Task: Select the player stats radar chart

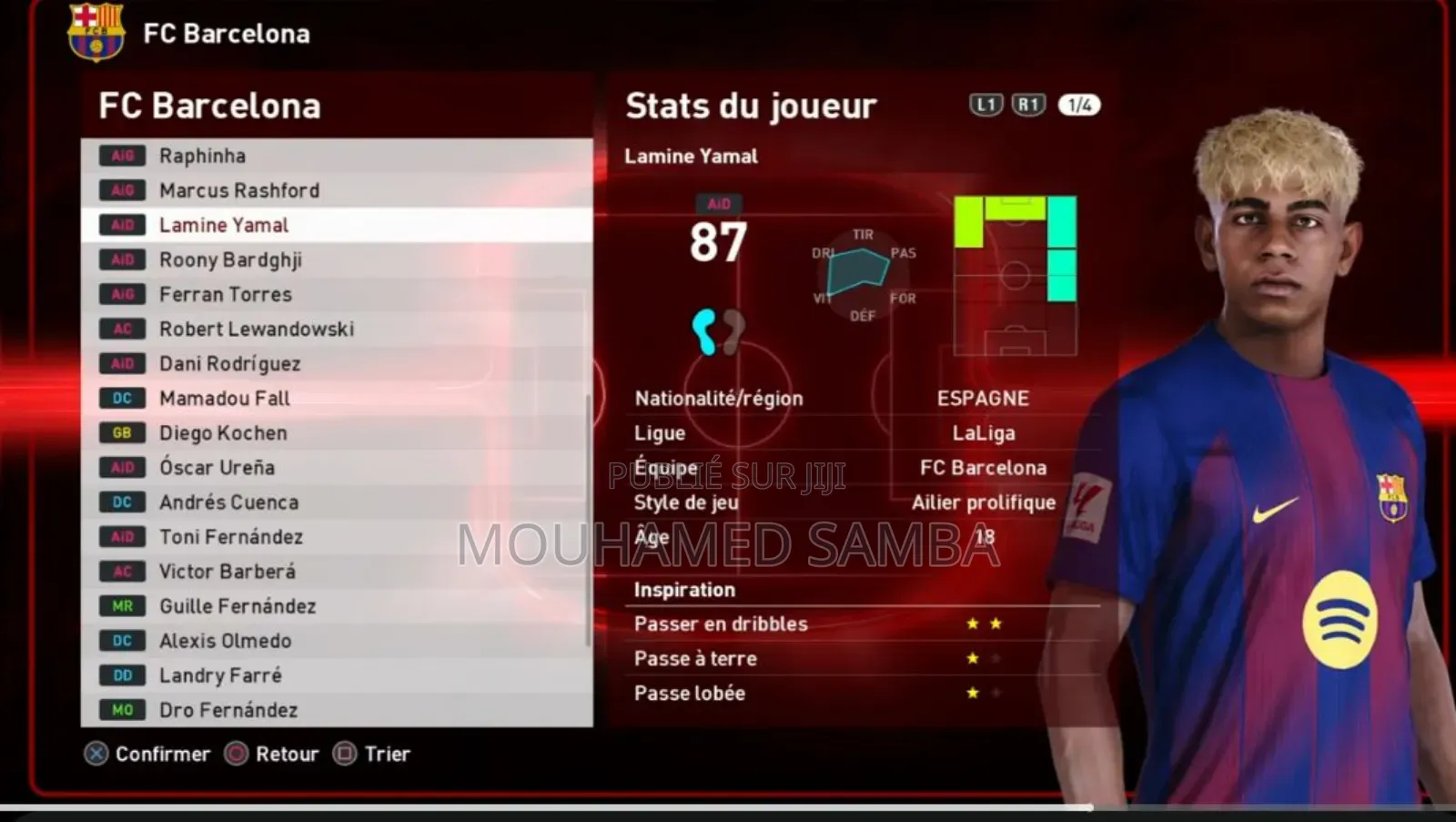Action: coord(860,273)
